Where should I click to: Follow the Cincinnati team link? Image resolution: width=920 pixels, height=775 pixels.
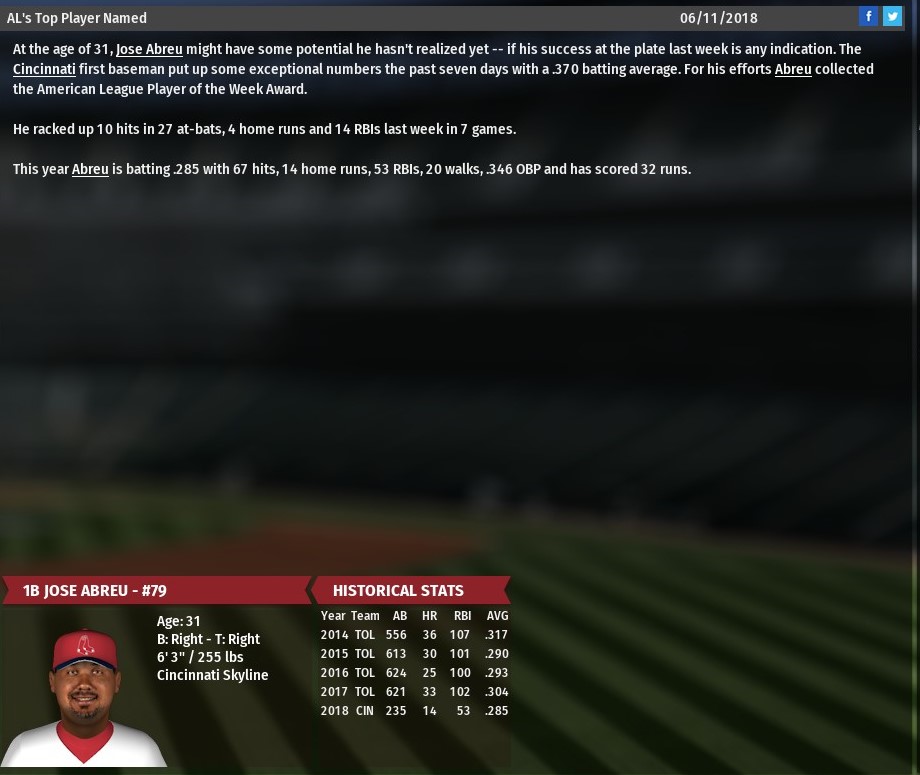44,69
